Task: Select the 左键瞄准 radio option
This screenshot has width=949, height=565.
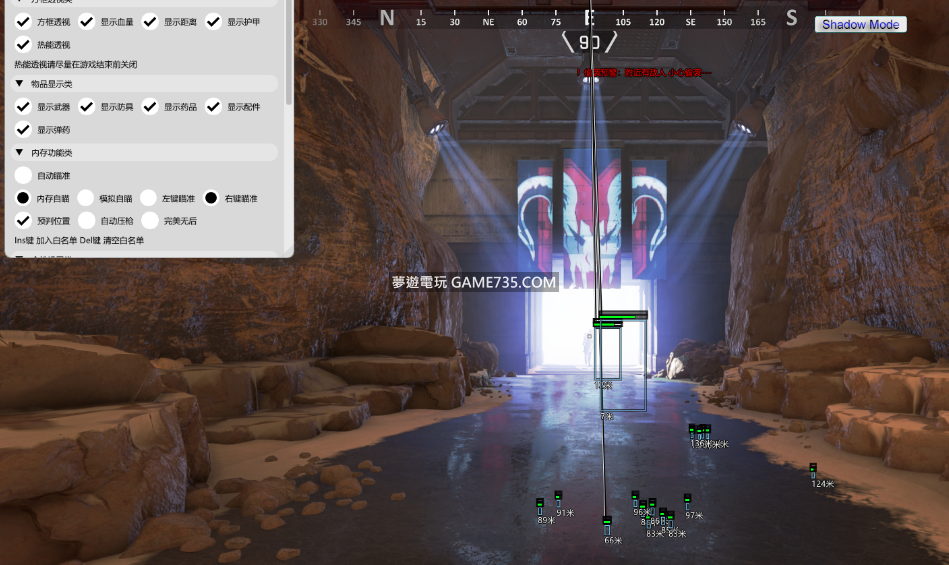Action: tap(149, 198)
